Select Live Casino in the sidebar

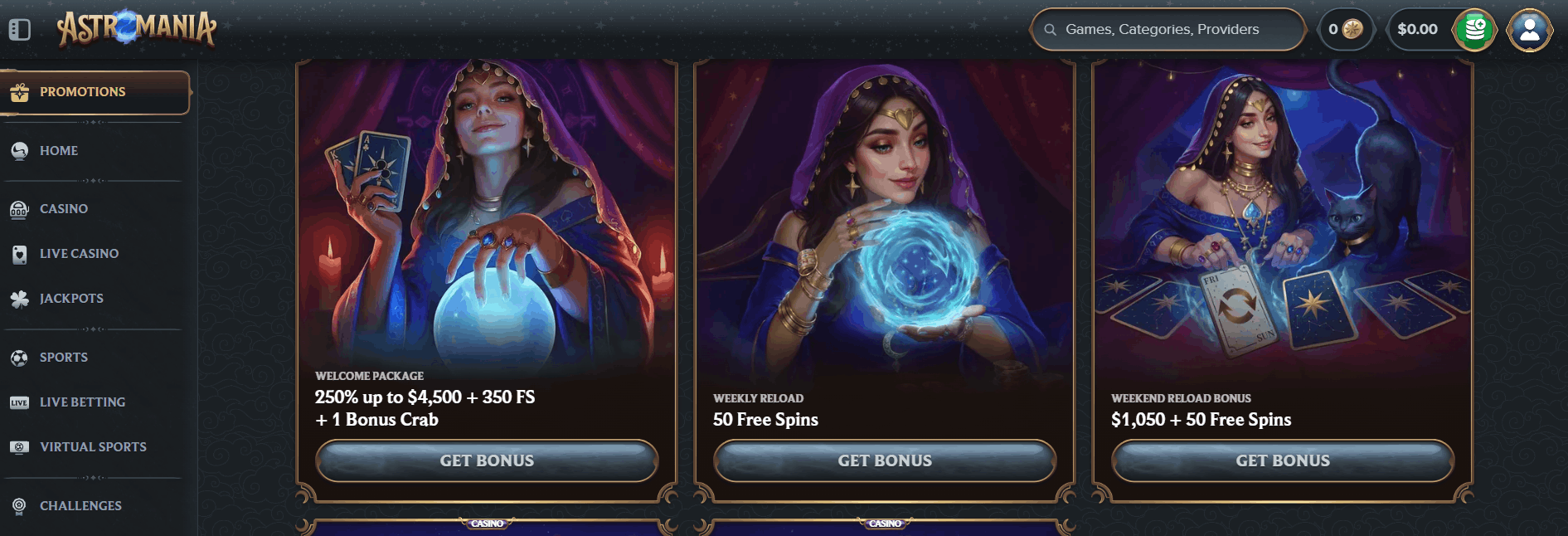click(79, 254)
